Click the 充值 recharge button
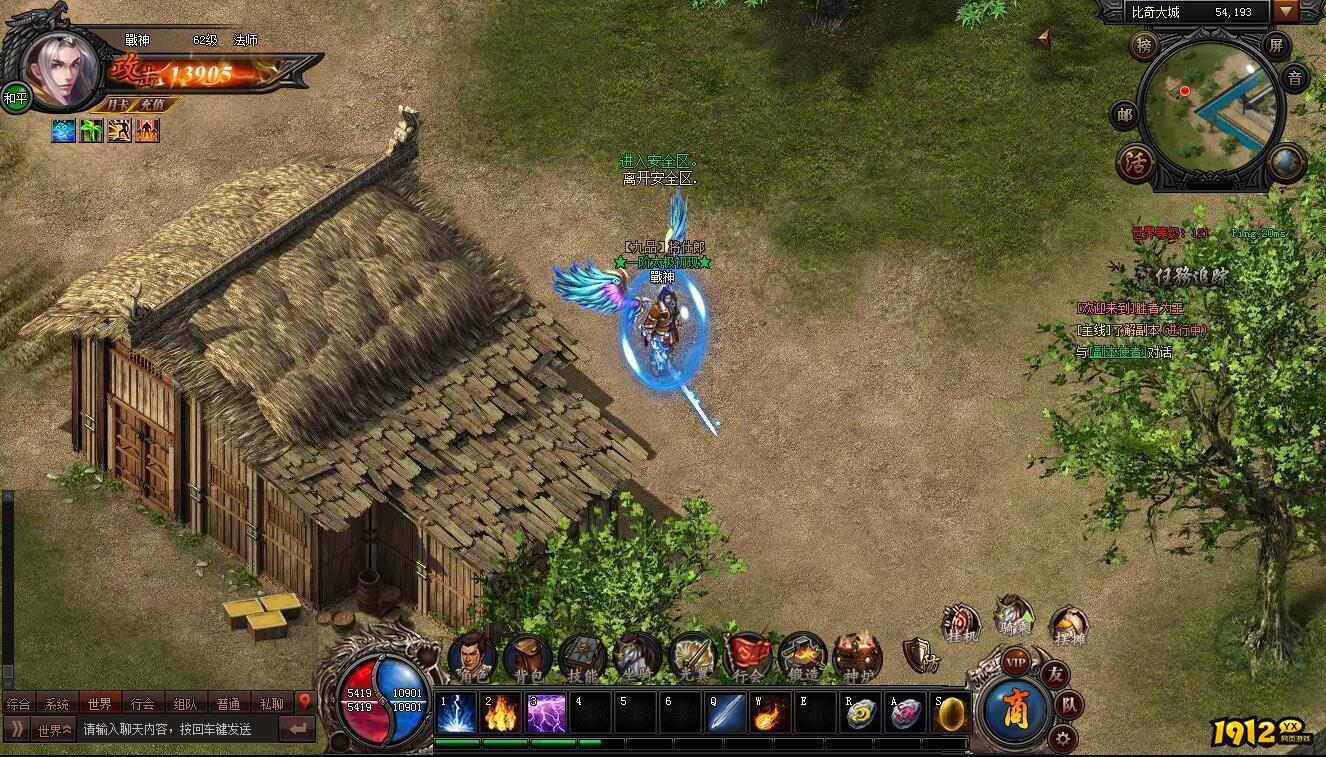Image resolution: width=1326 pixels, height=757 pixels. tap(153, 104)
